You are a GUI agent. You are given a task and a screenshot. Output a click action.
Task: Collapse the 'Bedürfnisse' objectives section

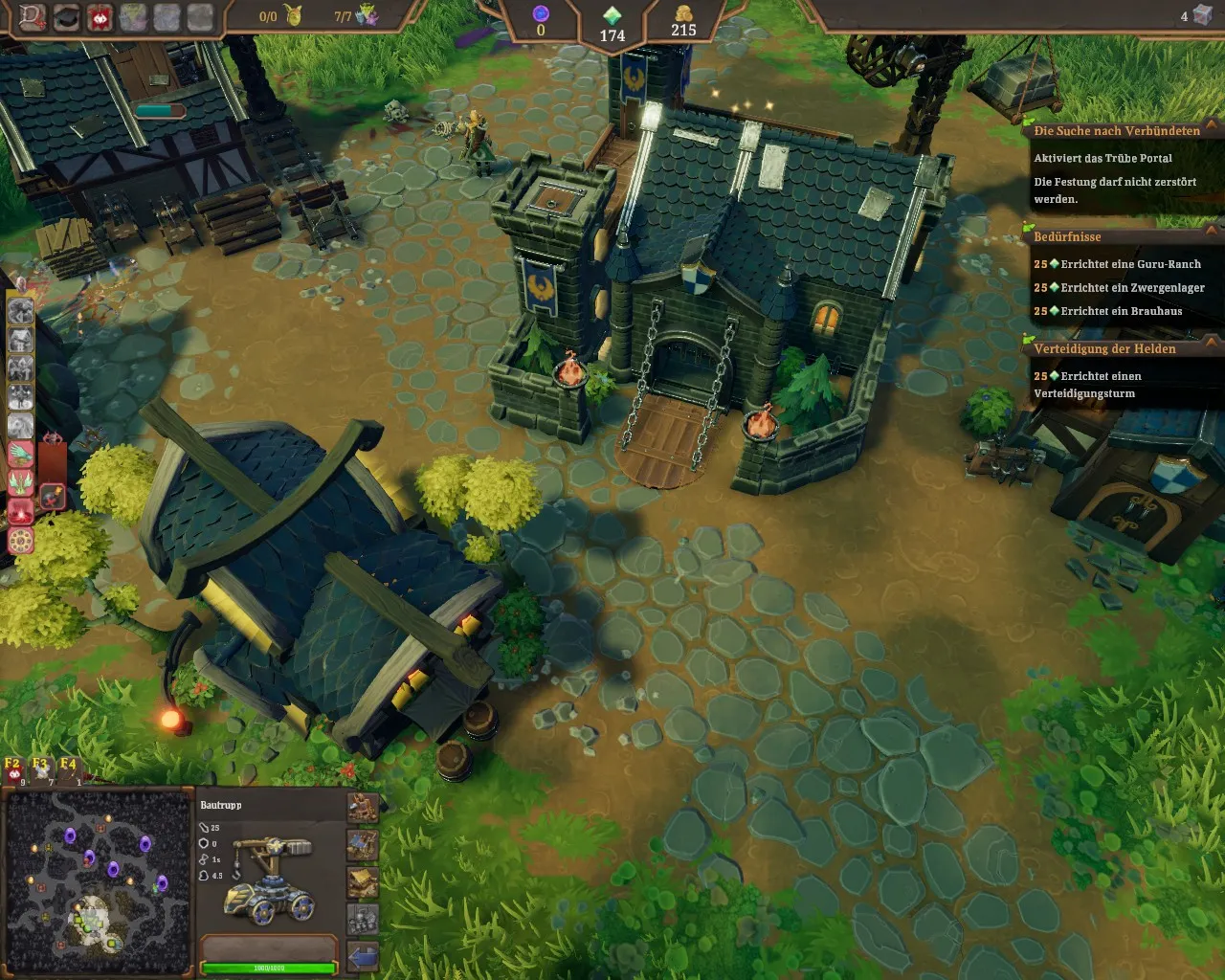point(1212,232)
